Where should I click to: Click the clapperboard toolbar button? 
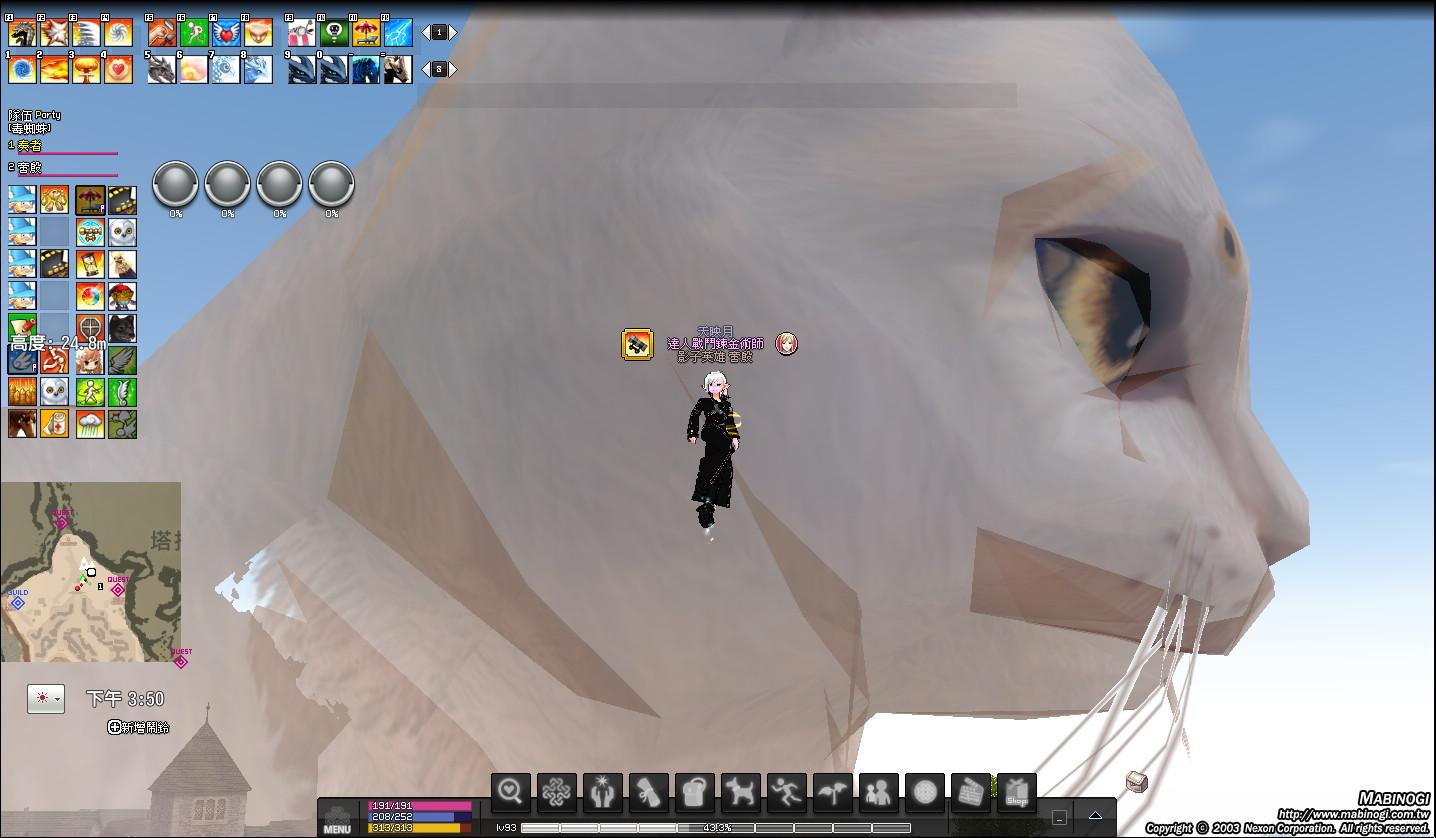click(970, 793)
